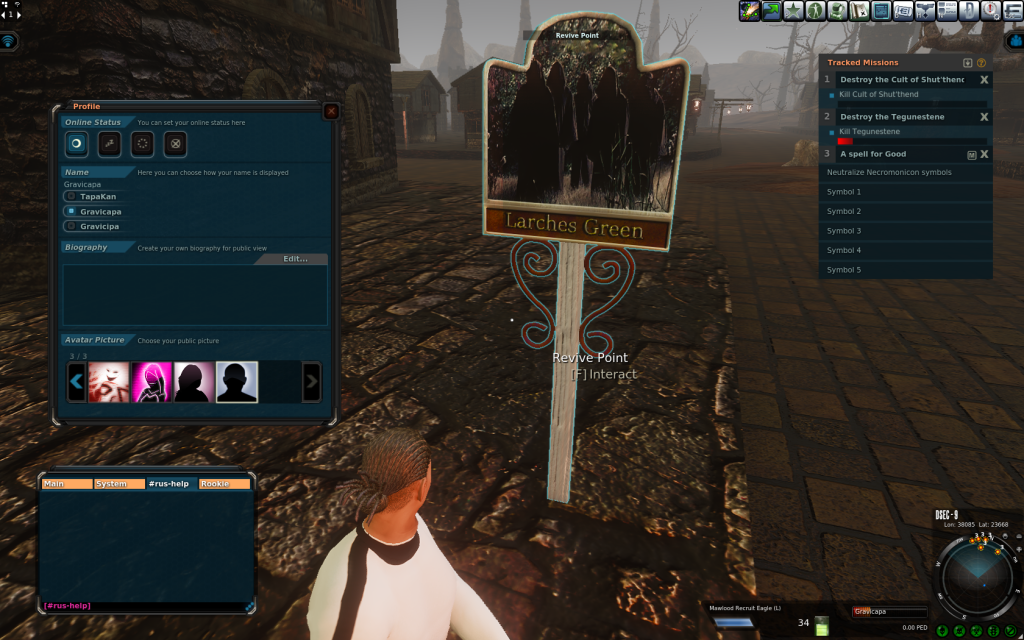Remove Destroy the Cult of Shut'thend from tracking

tap(984, 80)
